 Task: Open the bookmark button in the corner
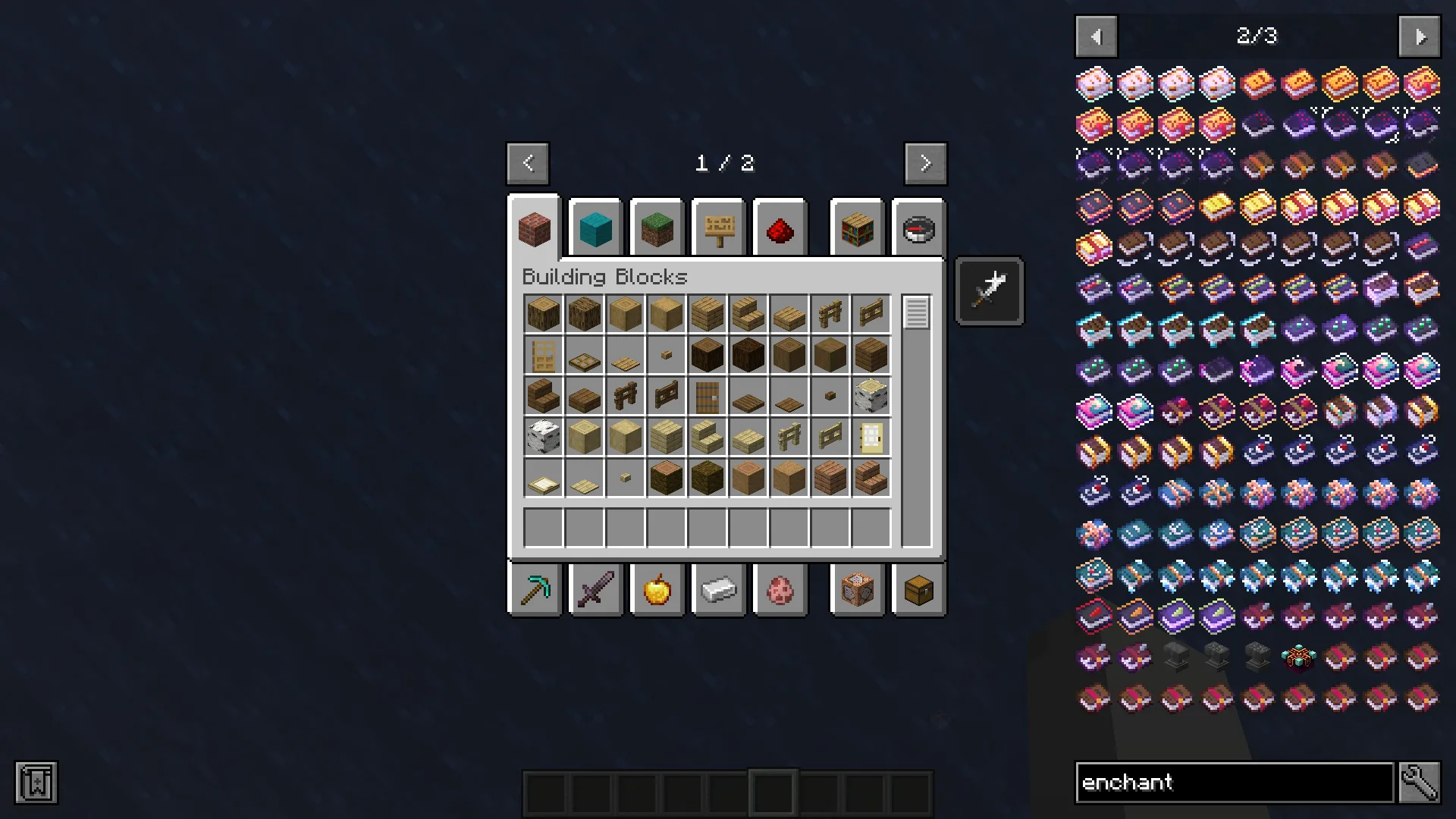point(36,783)
